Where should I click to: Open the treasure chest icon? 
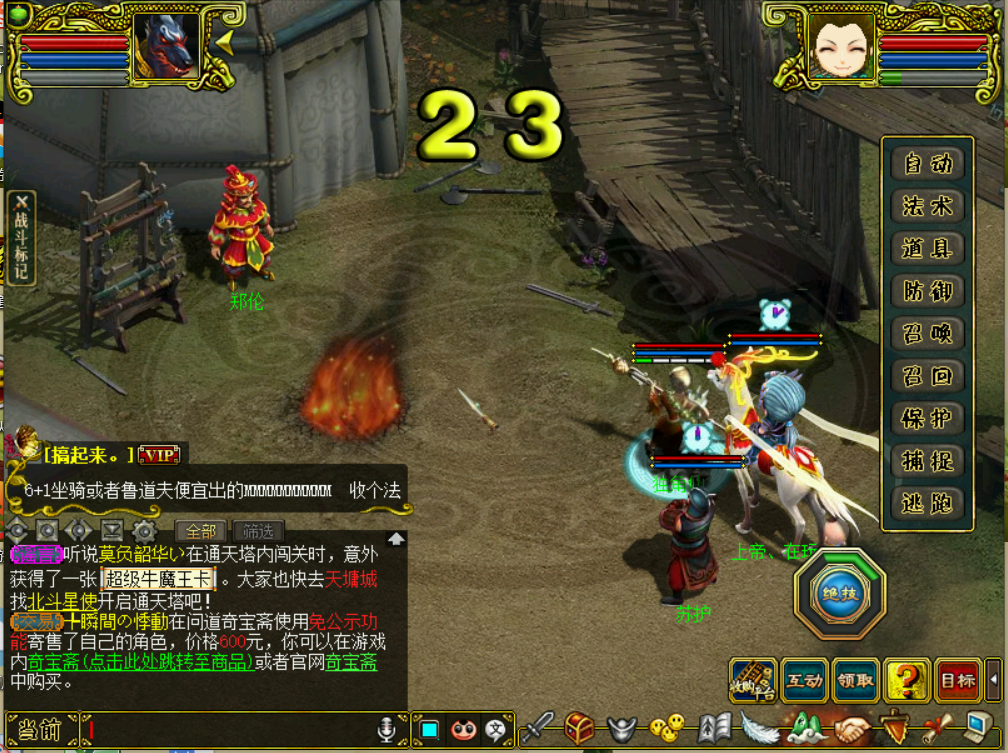tap(580, 728)
